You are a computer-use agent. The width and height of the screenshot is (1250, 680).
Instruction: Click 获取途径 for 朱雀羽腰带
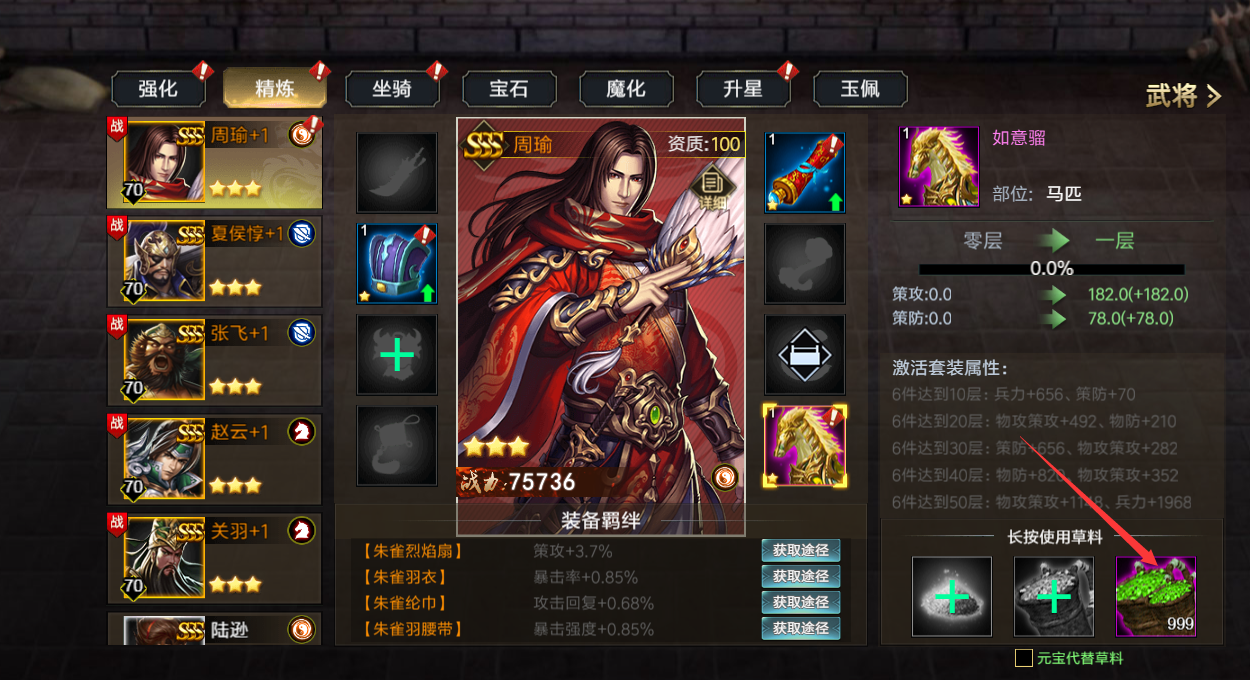[x=800, y=628]
